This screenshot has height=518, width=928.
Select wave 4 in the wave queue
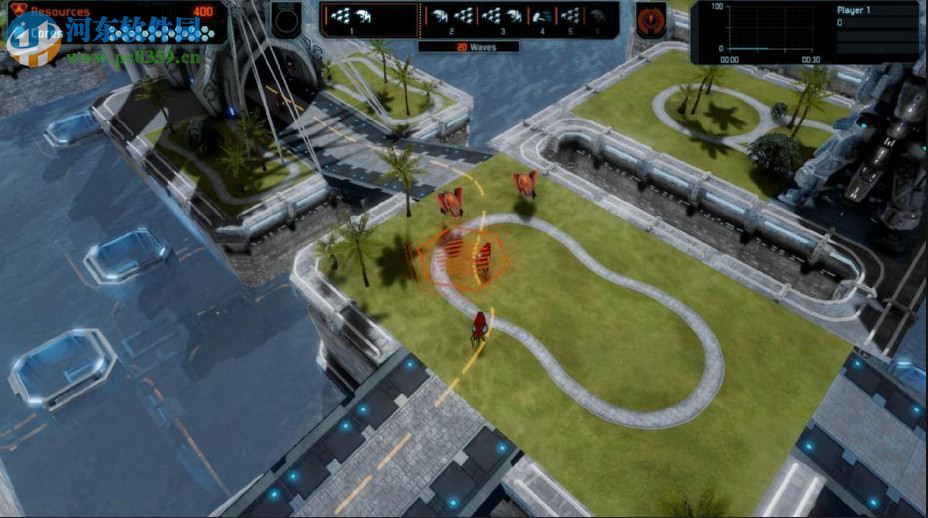542,17
